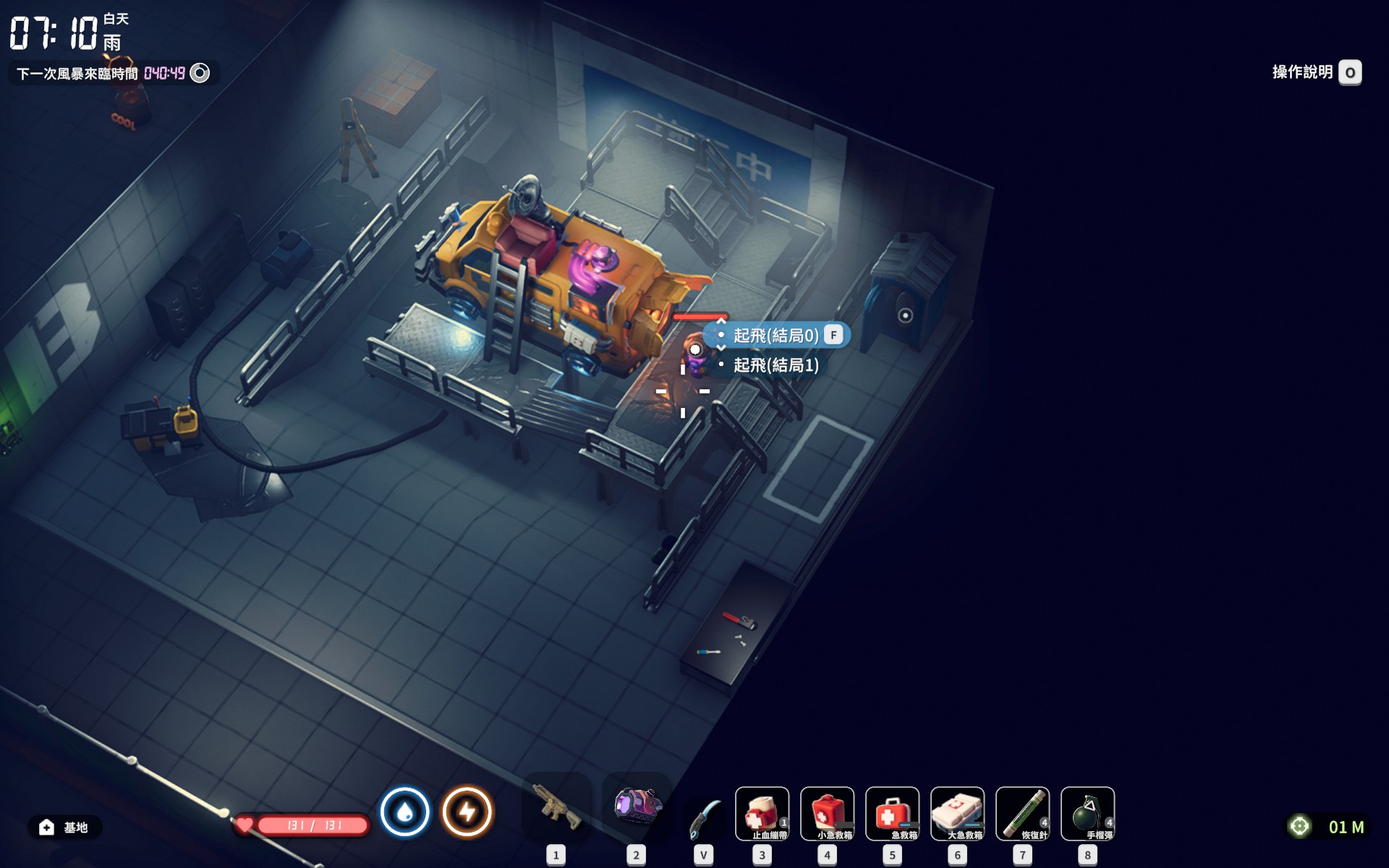Choose the 起飛(結局1) takeoff option
The width and height of the screenshot is (1389, 868).
[x=776, y=365]
